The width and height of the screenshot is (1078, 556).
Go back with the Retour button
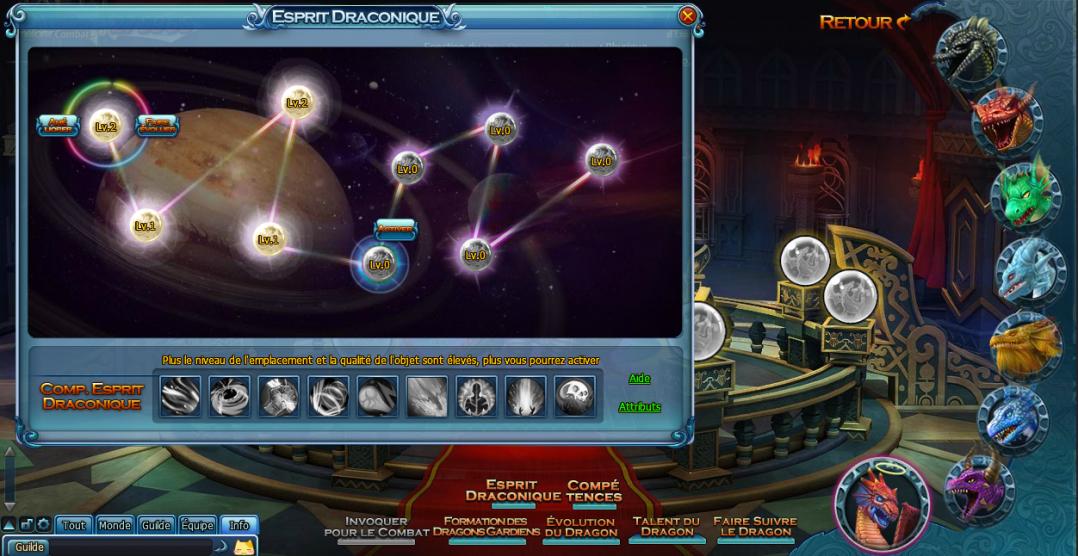coord(865,22)
